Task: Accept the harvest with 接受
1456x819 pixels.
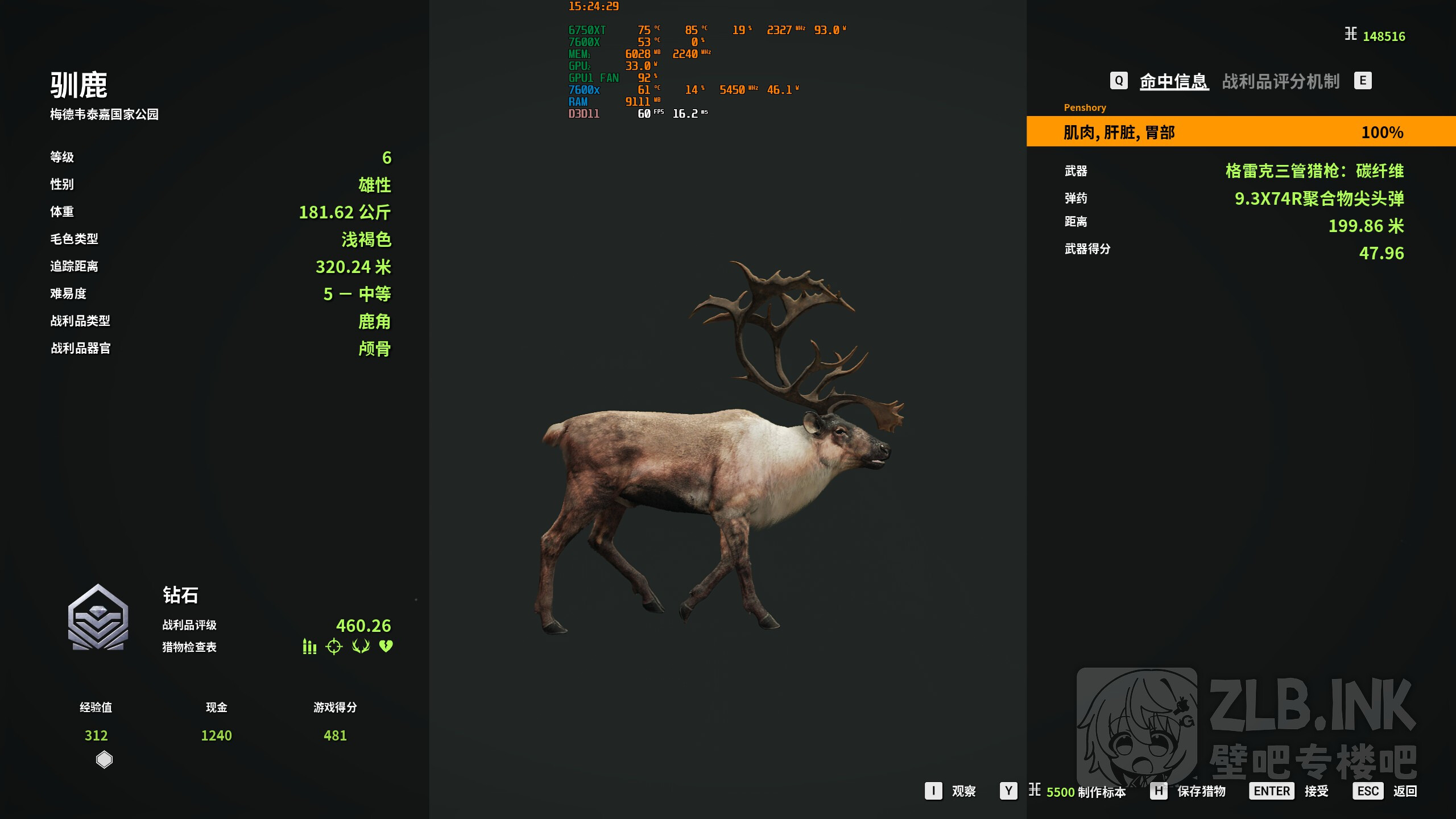Action: 1316,791
